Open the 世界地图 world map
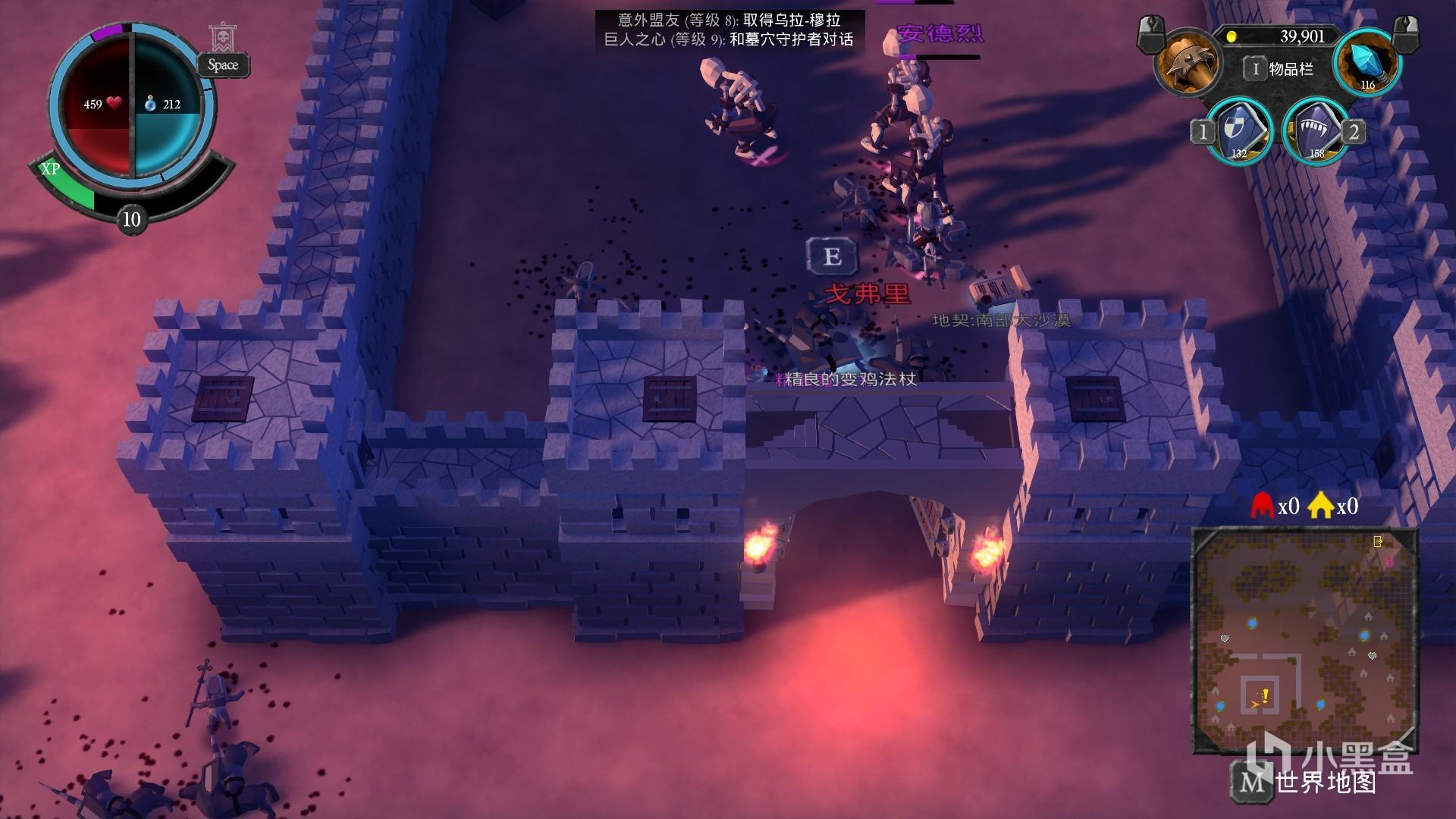Viewport: 1456px width, 819px height. point(1306,781)
